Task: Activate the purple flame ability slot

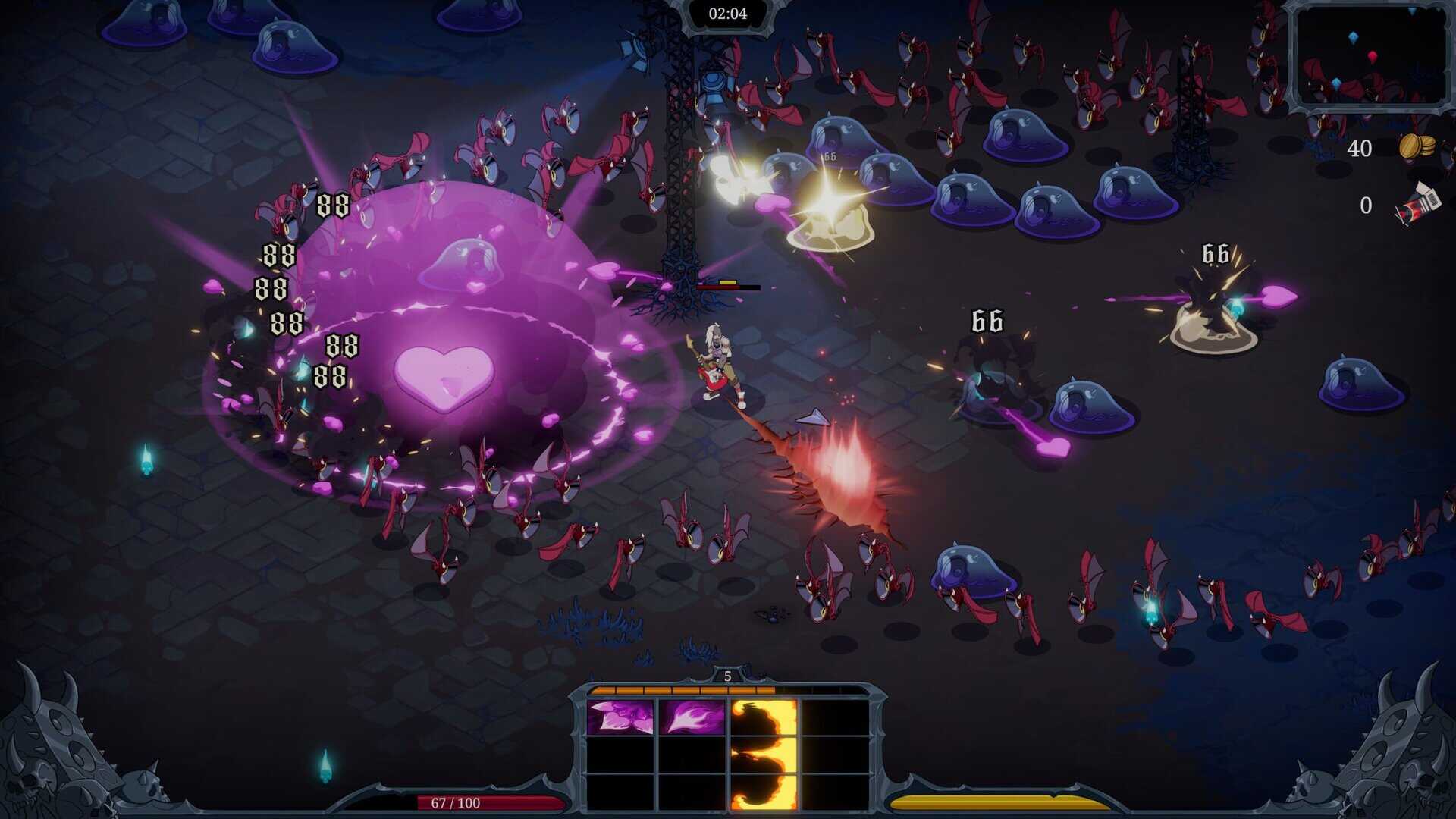Action: [x=691, y=717]
